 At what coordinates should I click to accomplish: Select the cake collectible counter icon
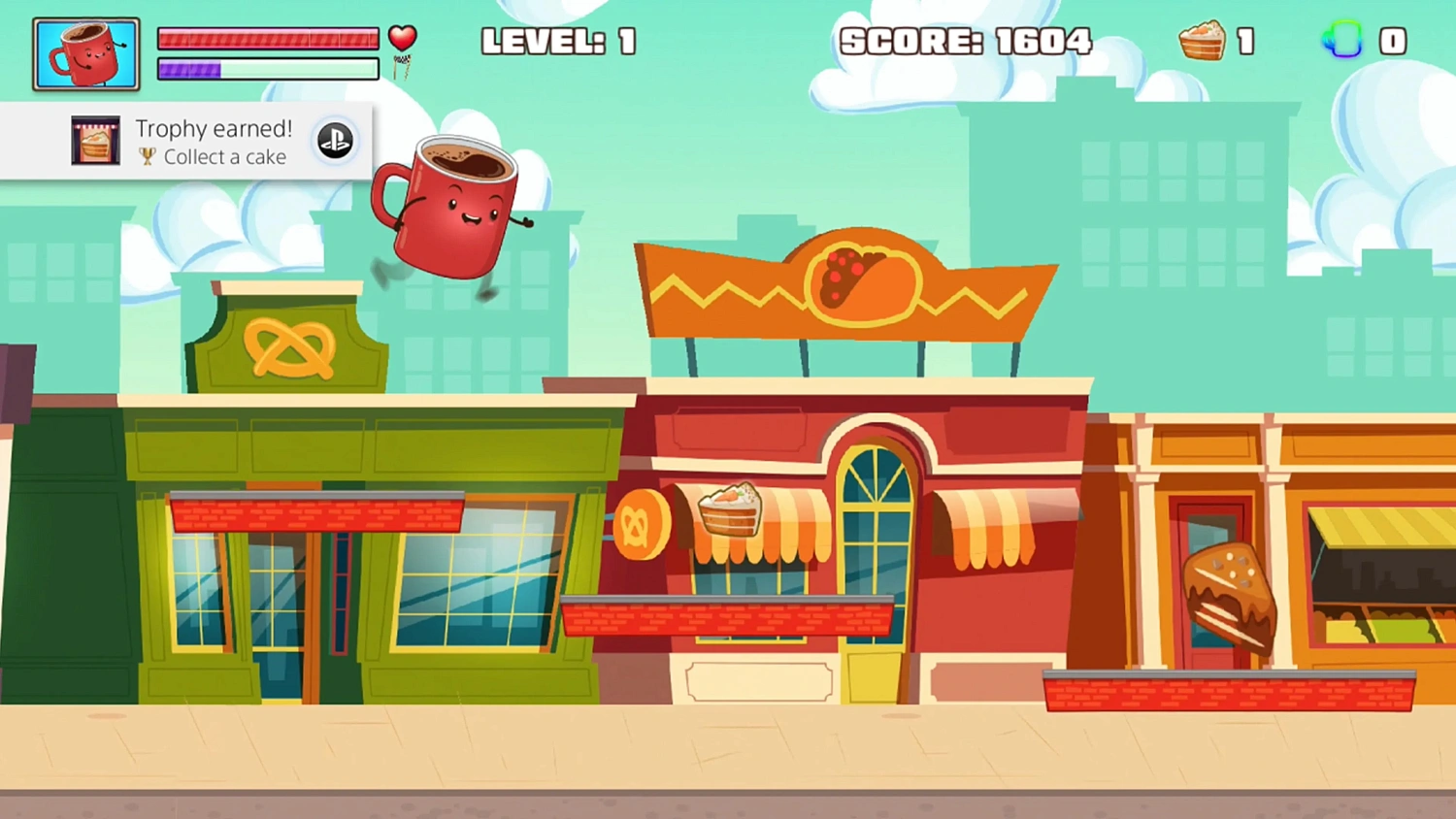click(x=1204, y=41)
